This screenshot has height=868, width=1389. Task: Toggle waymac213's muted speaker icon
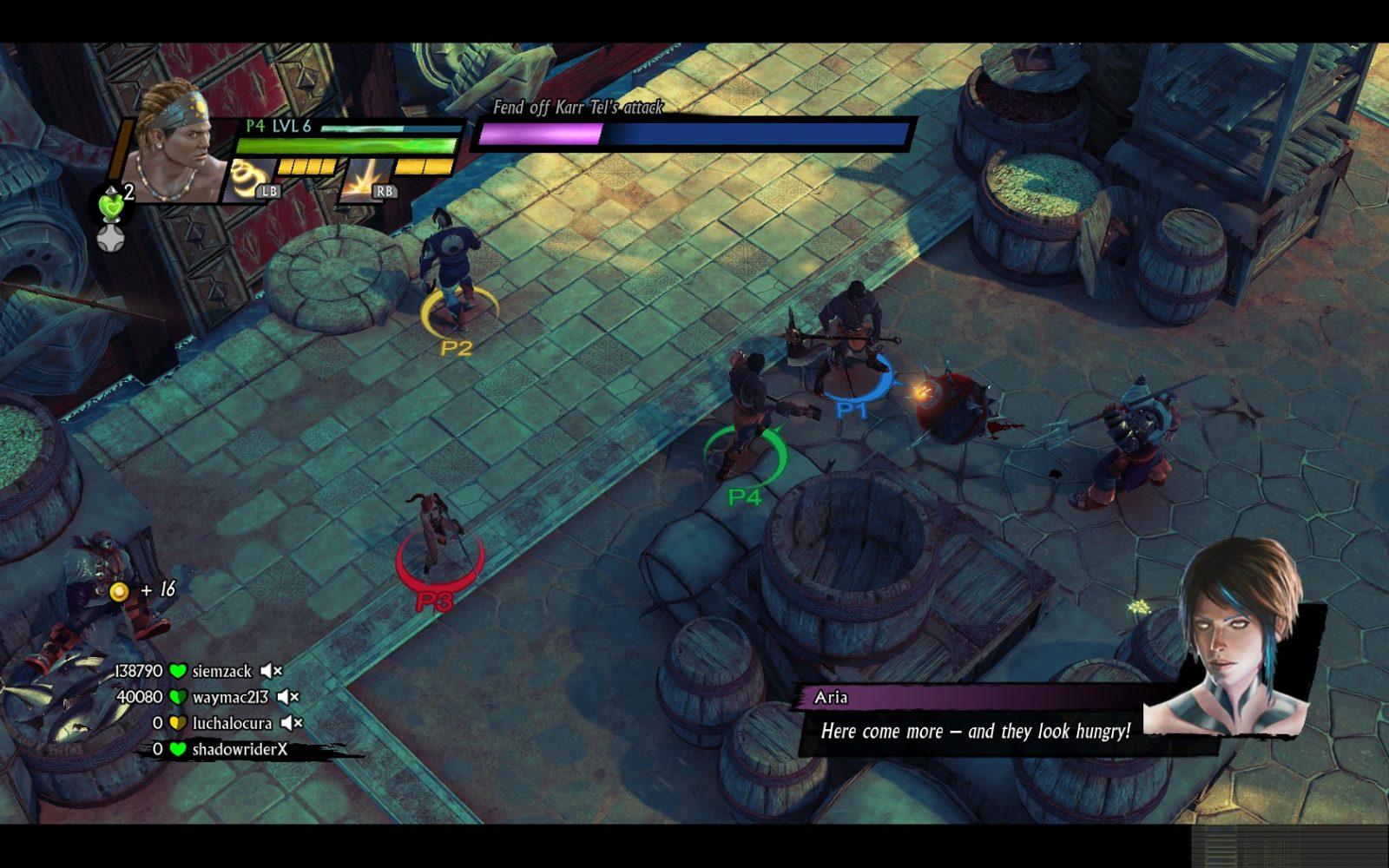click(288, 697)
